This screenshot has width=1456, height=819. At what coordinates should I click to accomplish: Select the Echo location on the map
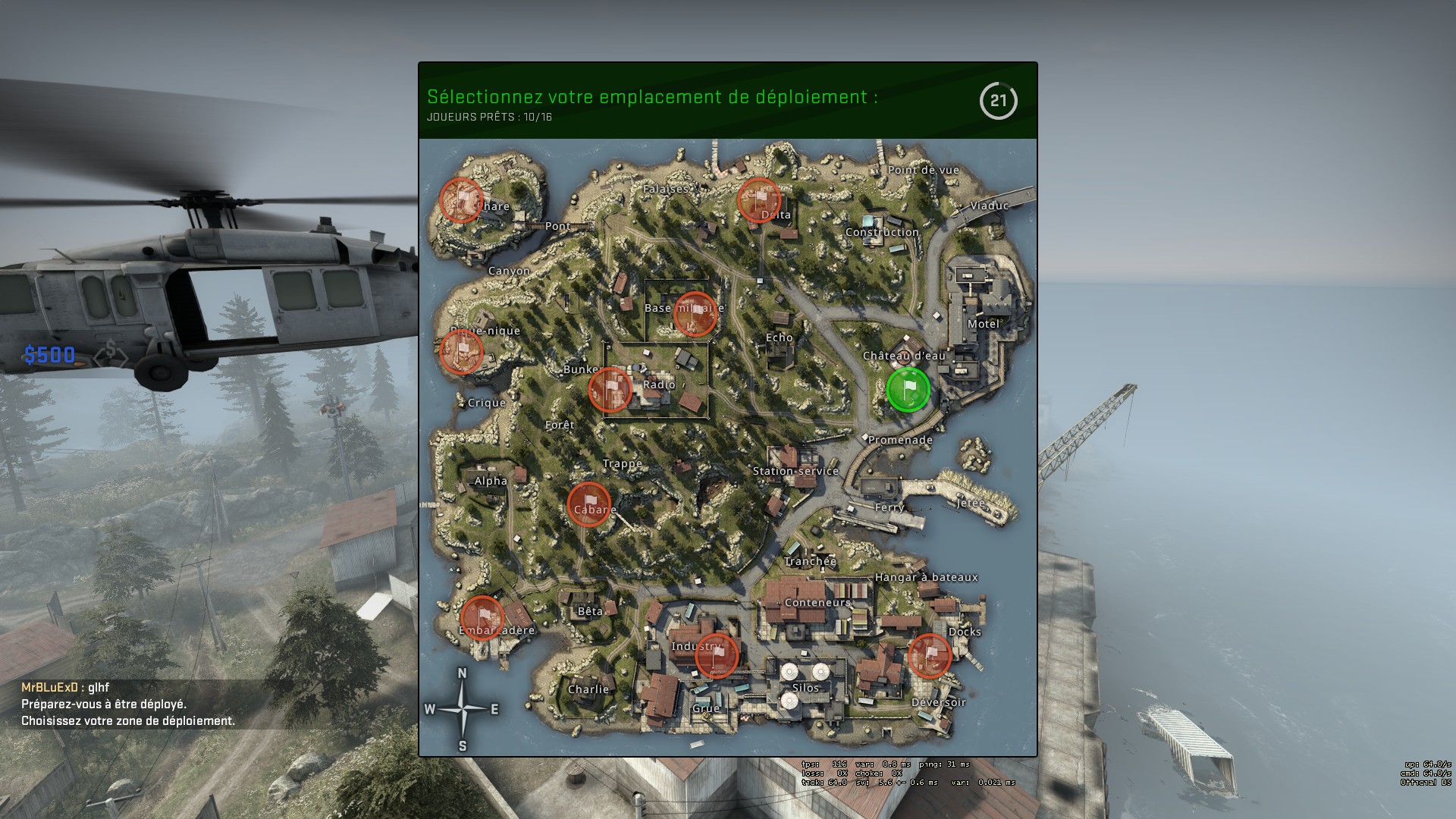779,337
